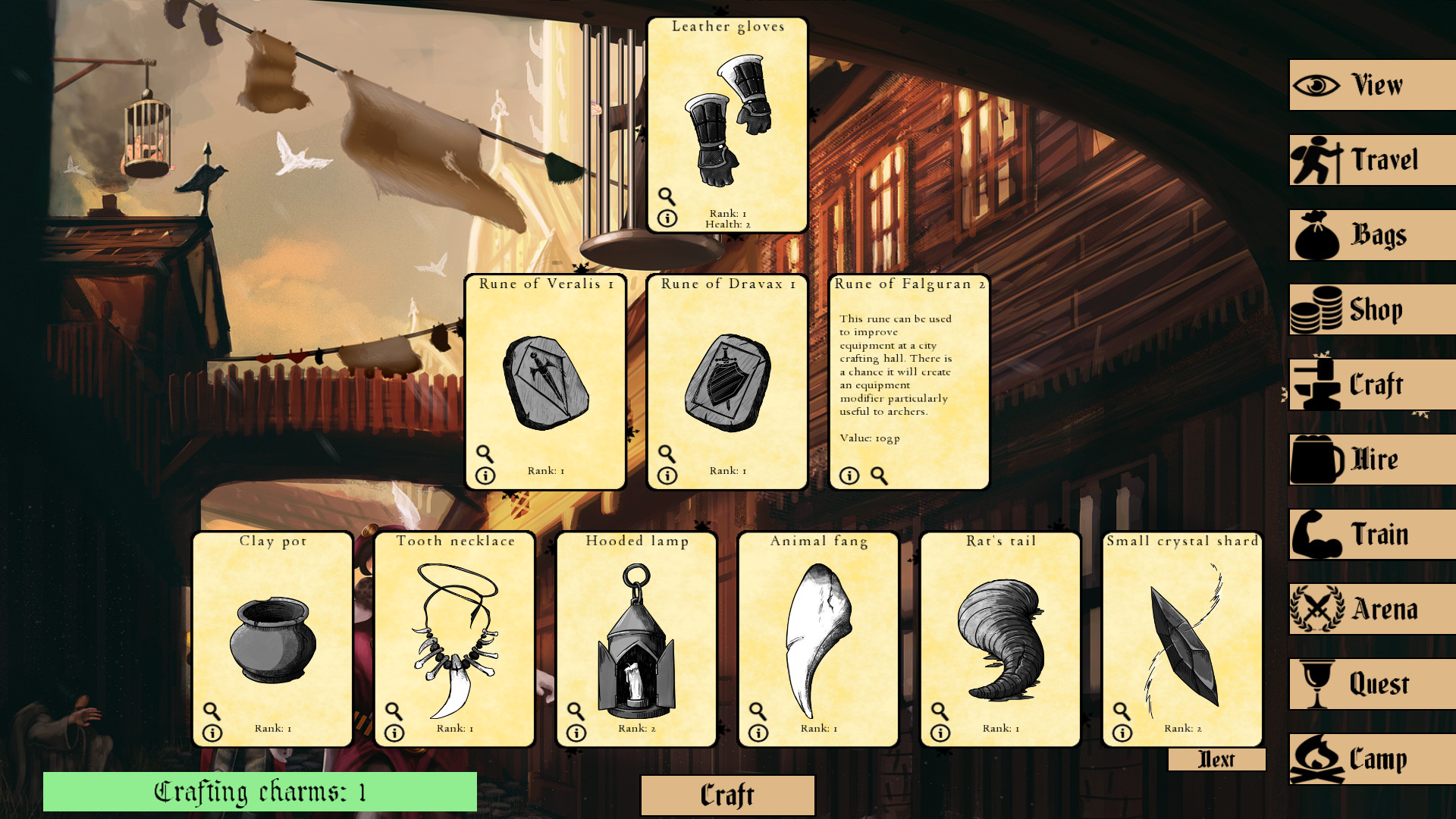The image size is (1456, 819).
Task: Expand info on the Rune of Dravax 1 card
Action: pyautogui.click(x=667, y=475)
